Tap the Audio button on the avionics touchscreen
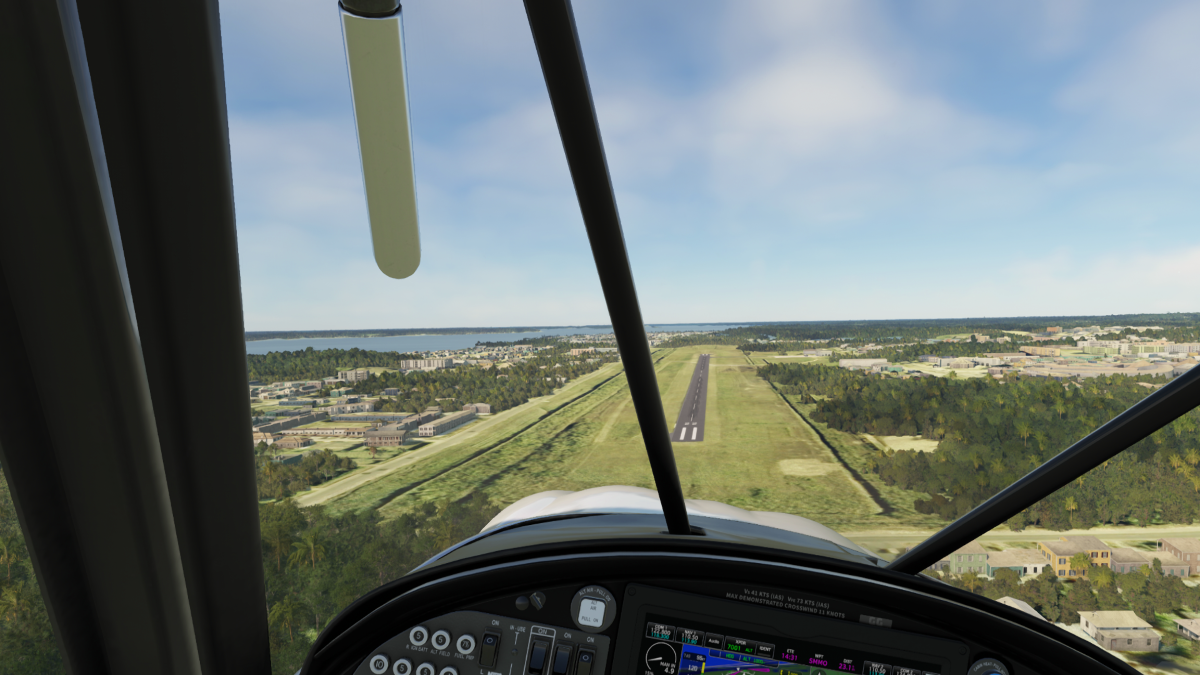This screenshot has height=675, width=1200. point(715,643)
